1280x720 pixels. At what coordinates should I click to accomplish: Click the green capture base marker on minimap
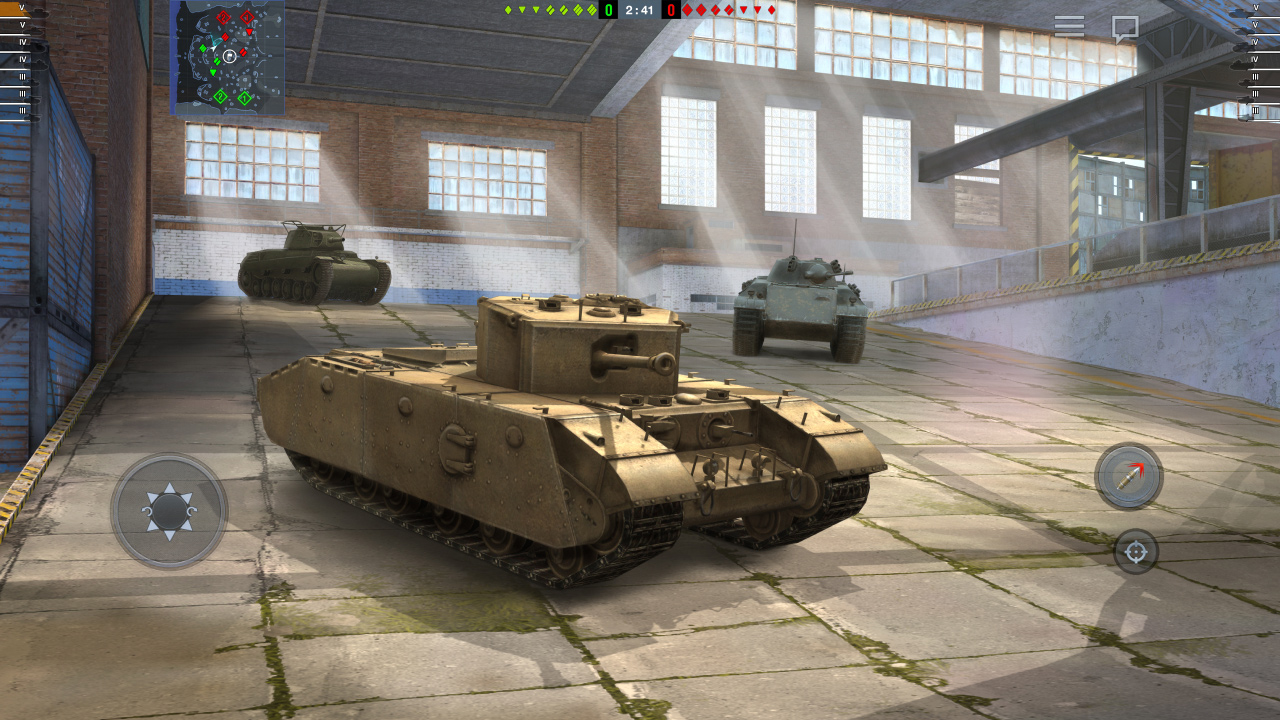[220, 96]
